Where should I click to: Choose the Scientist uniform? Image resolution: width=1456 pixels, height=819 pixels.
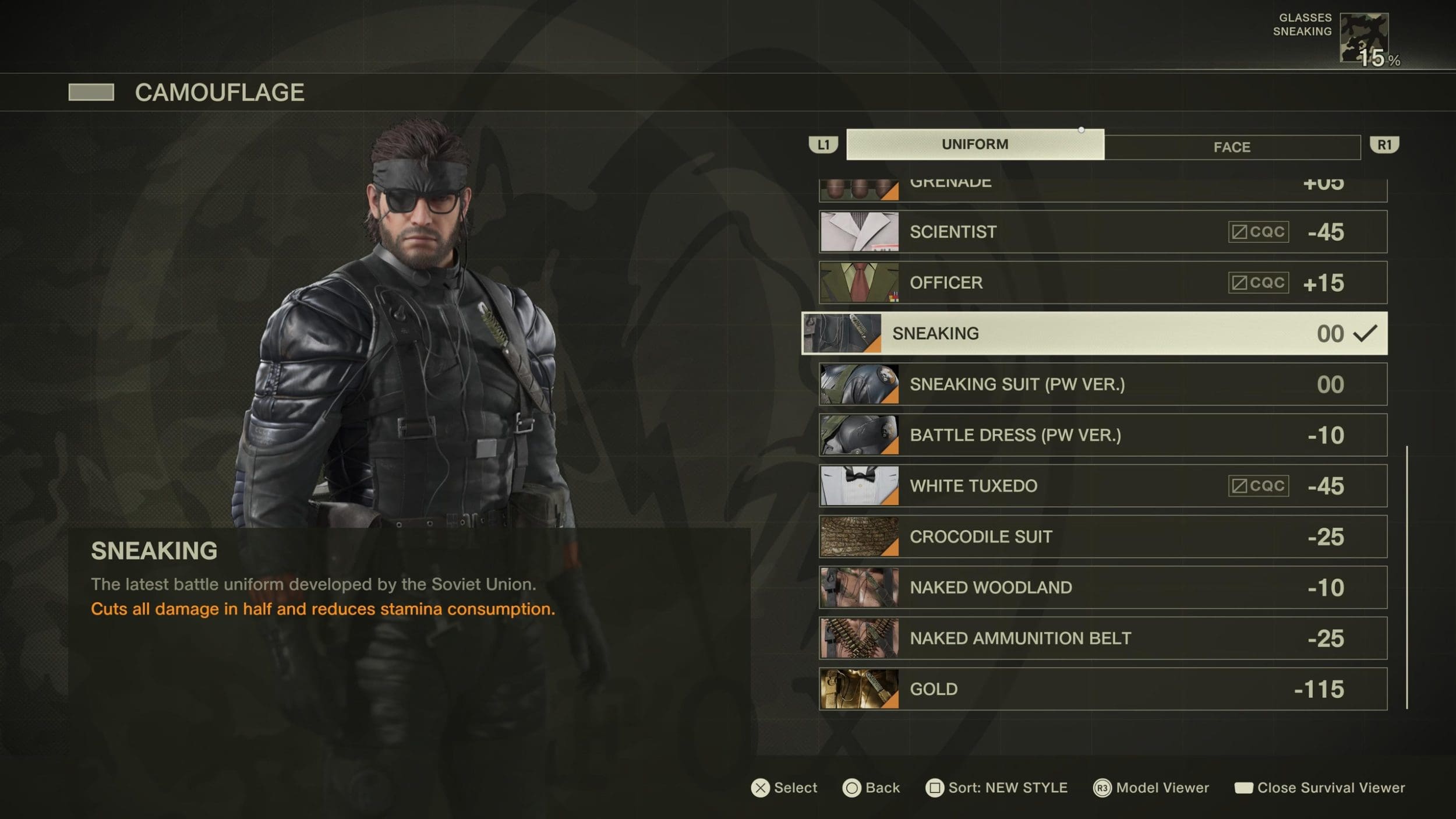1102,232
